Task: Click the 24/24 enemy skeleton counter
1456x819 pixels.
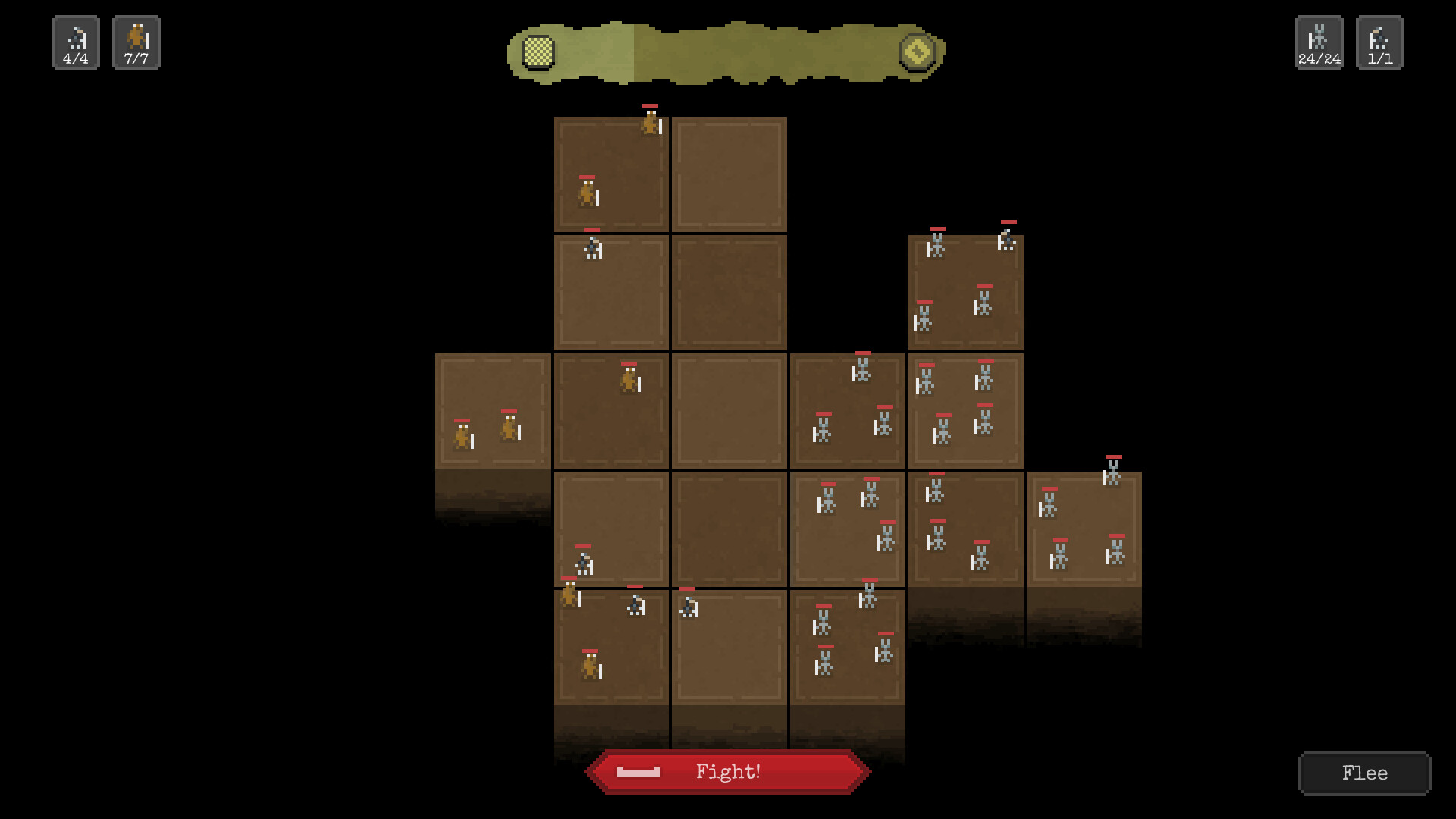Action: [x=1318, y=42]
